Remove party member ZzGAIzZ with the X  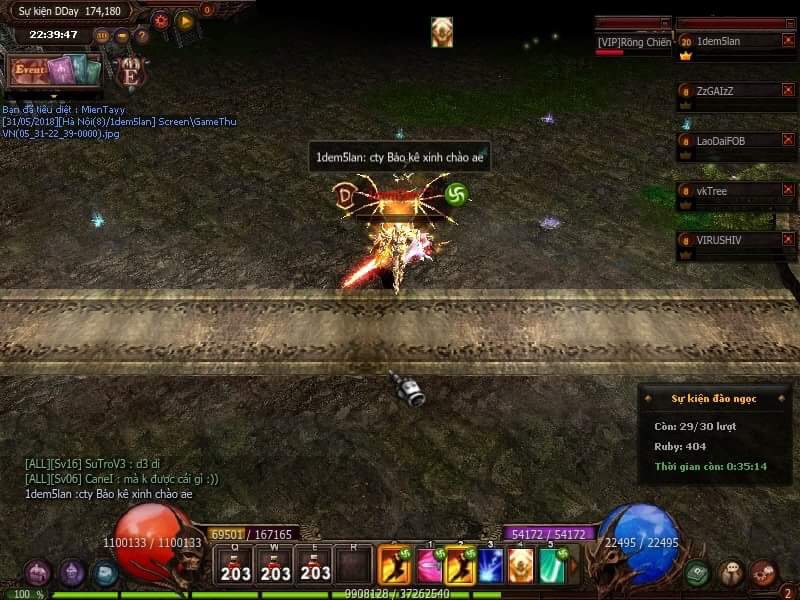[788, 90]
